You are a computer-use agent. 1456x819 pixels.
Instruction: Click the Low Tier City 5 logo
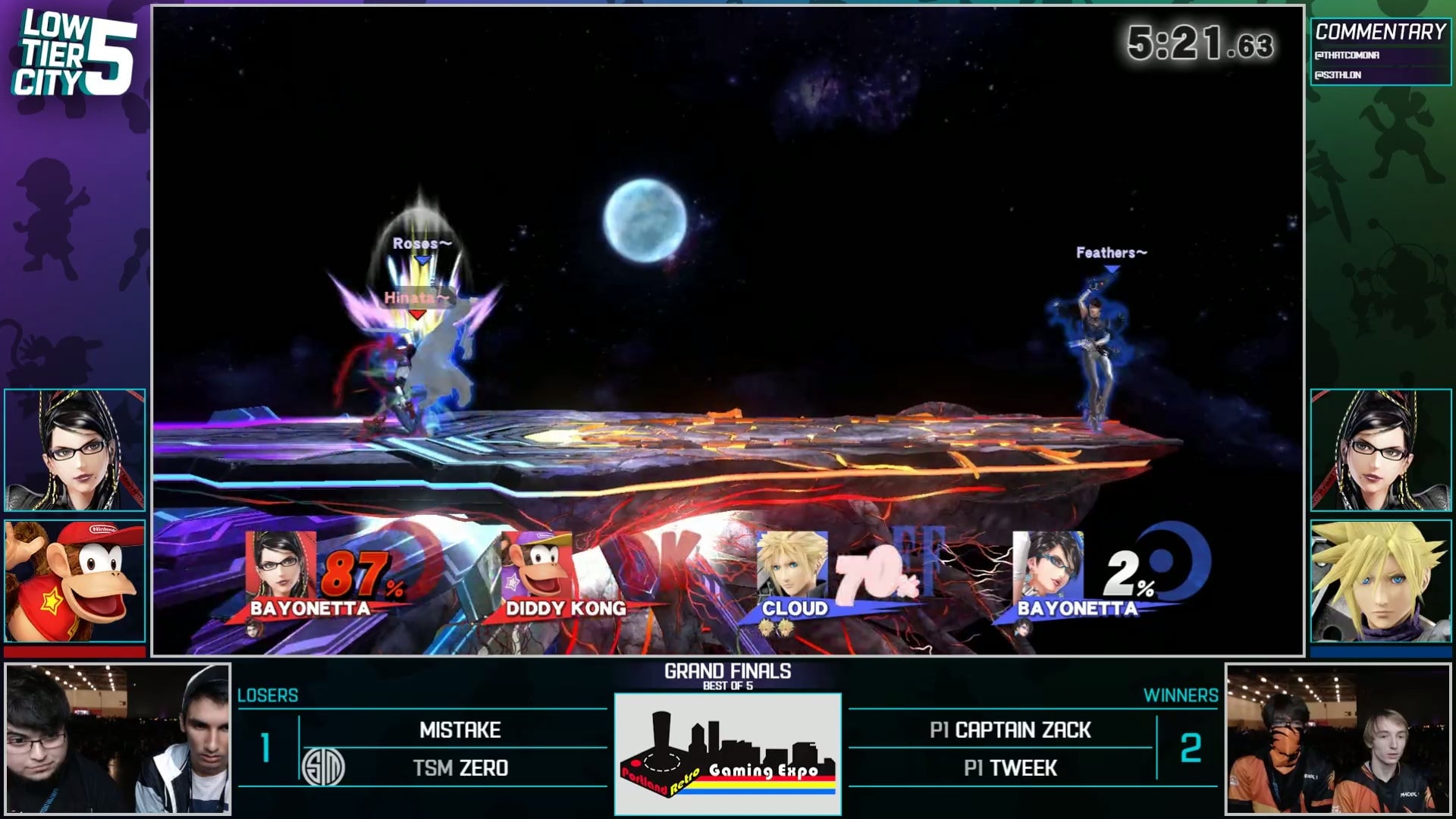click(74, 55)
